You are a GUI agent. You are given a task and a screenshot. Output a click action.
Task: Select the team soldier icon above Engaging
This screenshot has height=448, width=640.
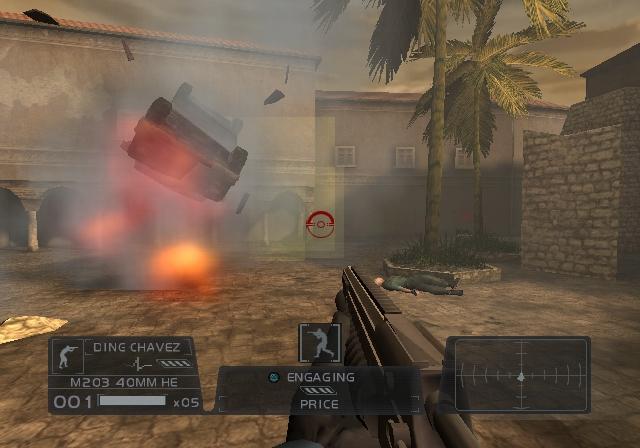[x=319, y=343]
